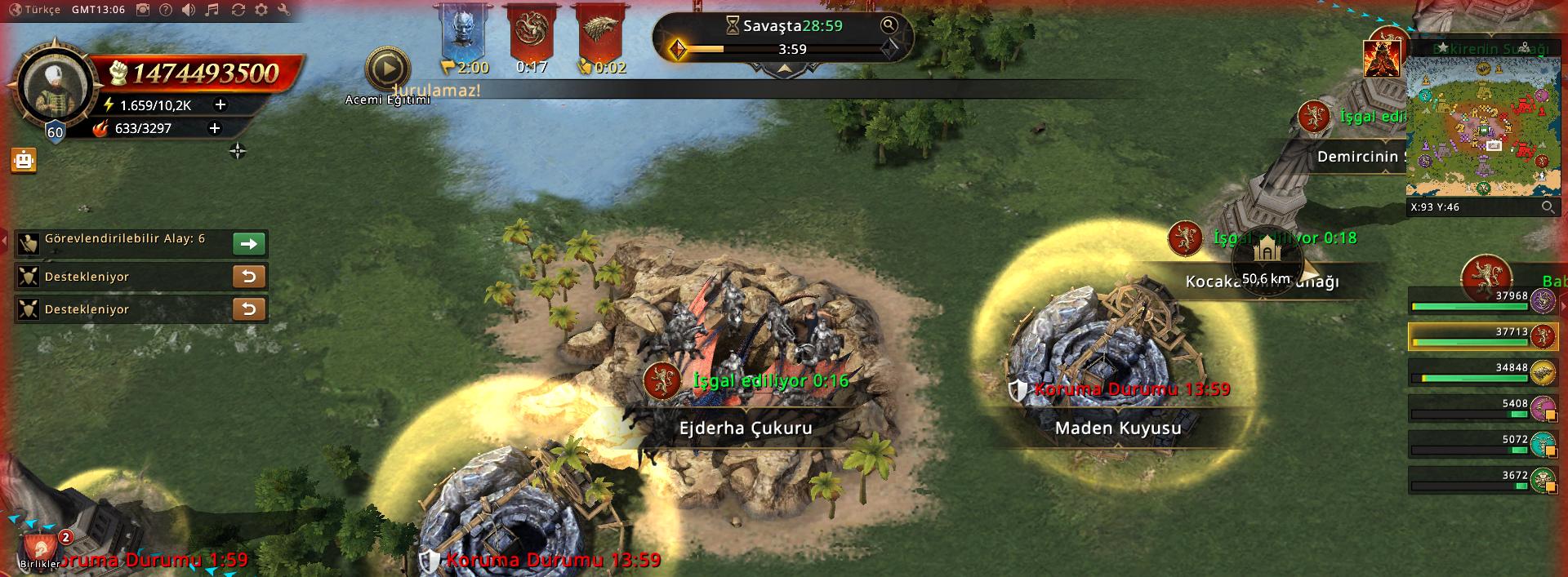This screenshot has width=1568, height=577.
Task: Select the Targaryen dragon banner
Action: 532,33
